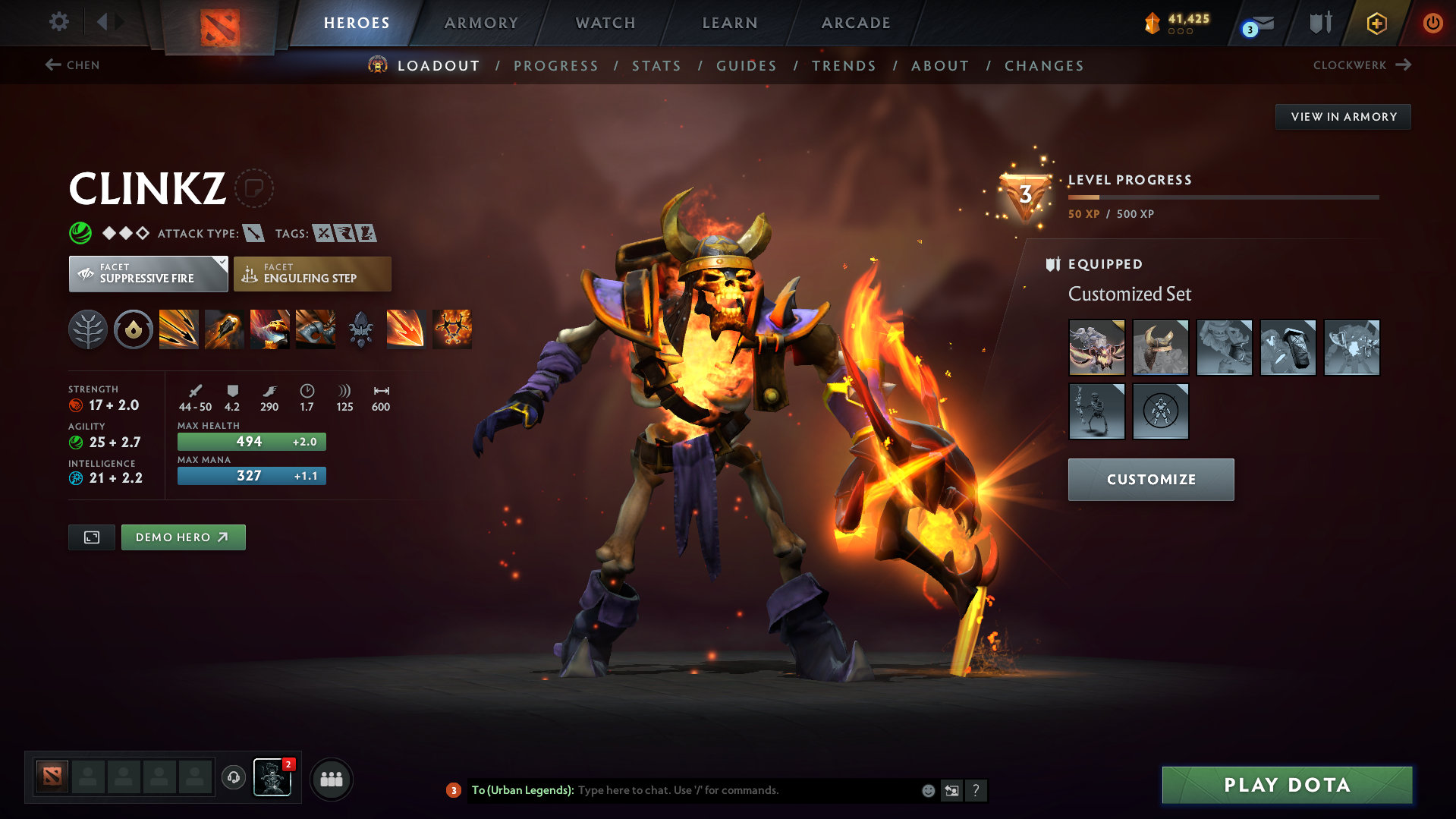Toggle the innate ability circle icon
The width and height of the screenshot is (1456, 819).
[x=134, y=329]
